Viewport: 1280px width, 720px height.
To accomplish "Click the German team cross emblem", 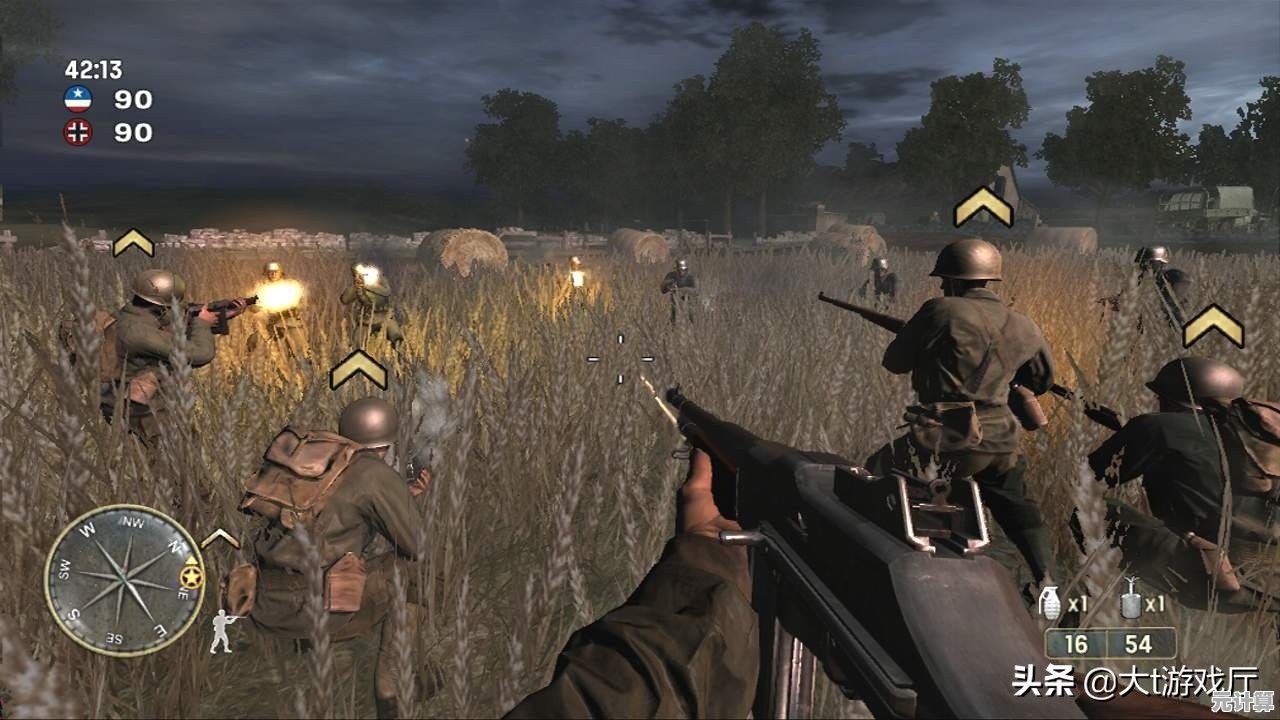I will [78, 132].
